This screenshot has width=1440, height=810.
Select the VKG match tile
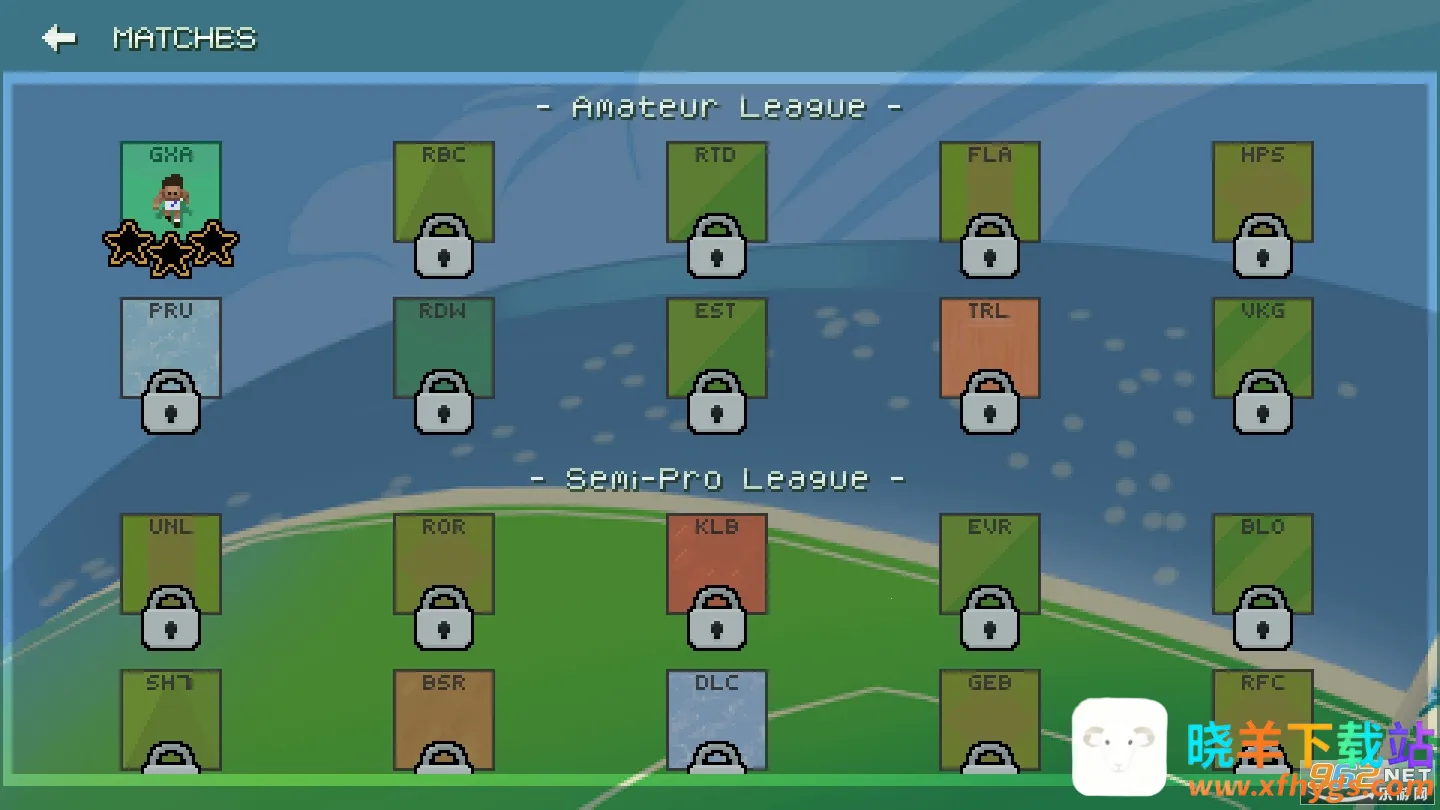point(1262,348)
